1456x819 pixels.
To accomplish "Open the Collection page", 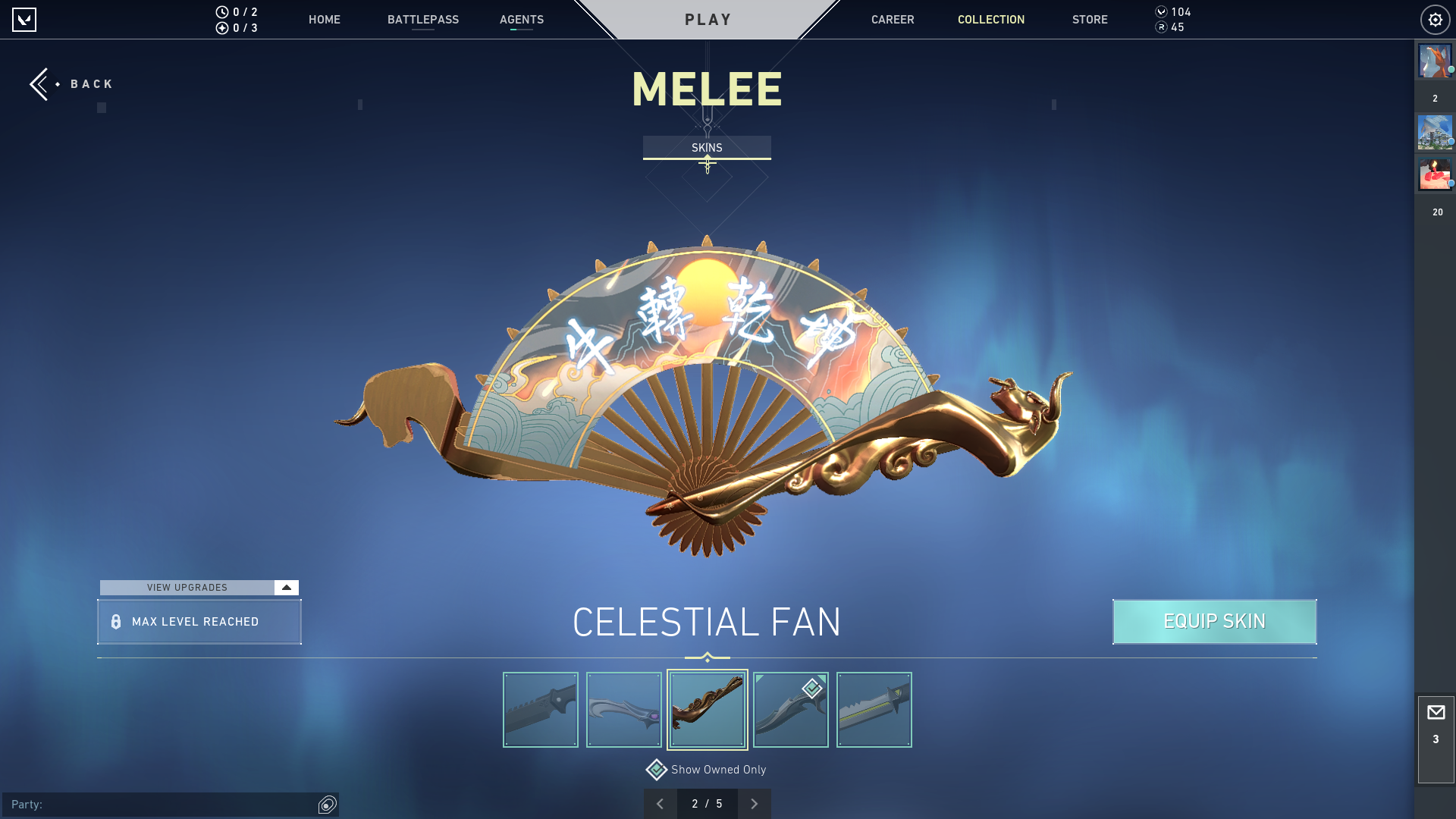I will tap(990, 20).
